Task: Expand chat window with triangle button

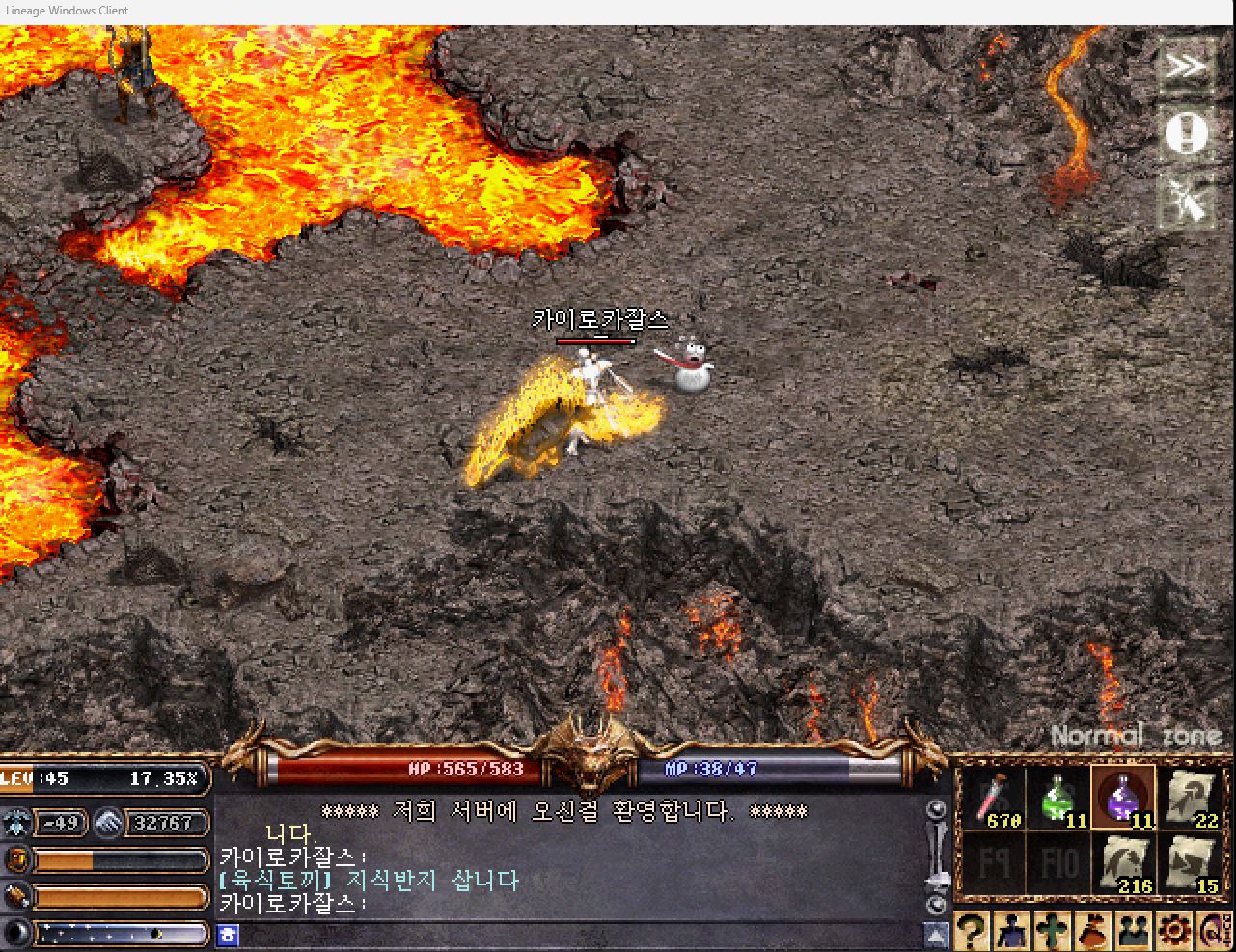Action: (x=936, y=934)
